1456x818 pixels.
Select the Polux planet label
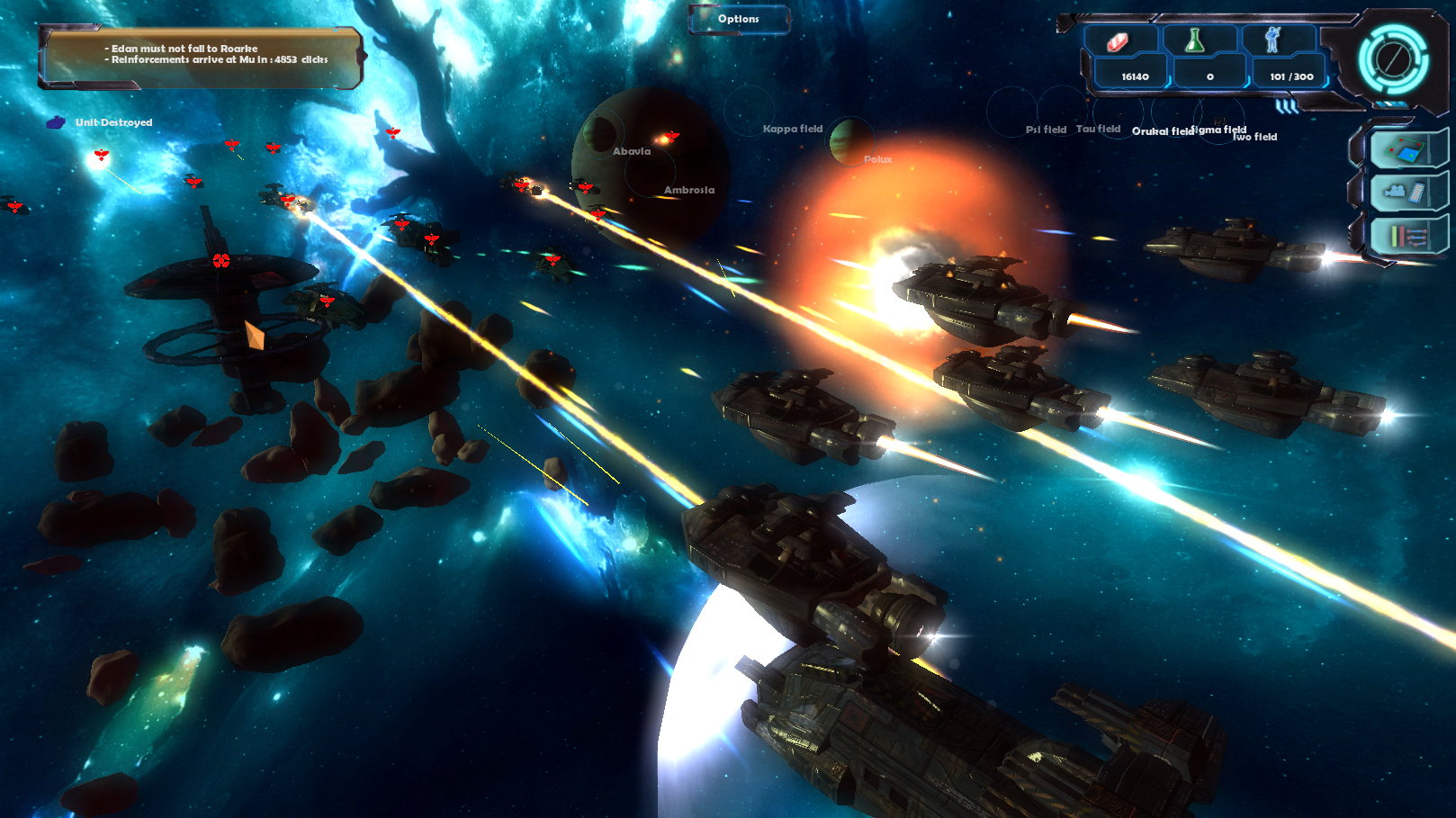877,159
